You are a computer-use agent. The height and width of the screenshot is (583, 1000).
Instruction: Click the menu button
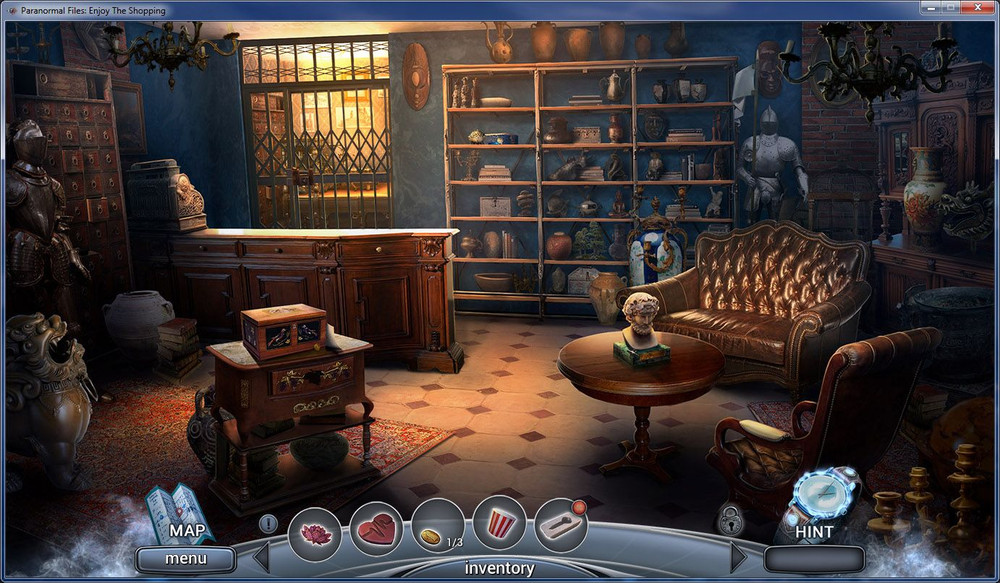186,559
